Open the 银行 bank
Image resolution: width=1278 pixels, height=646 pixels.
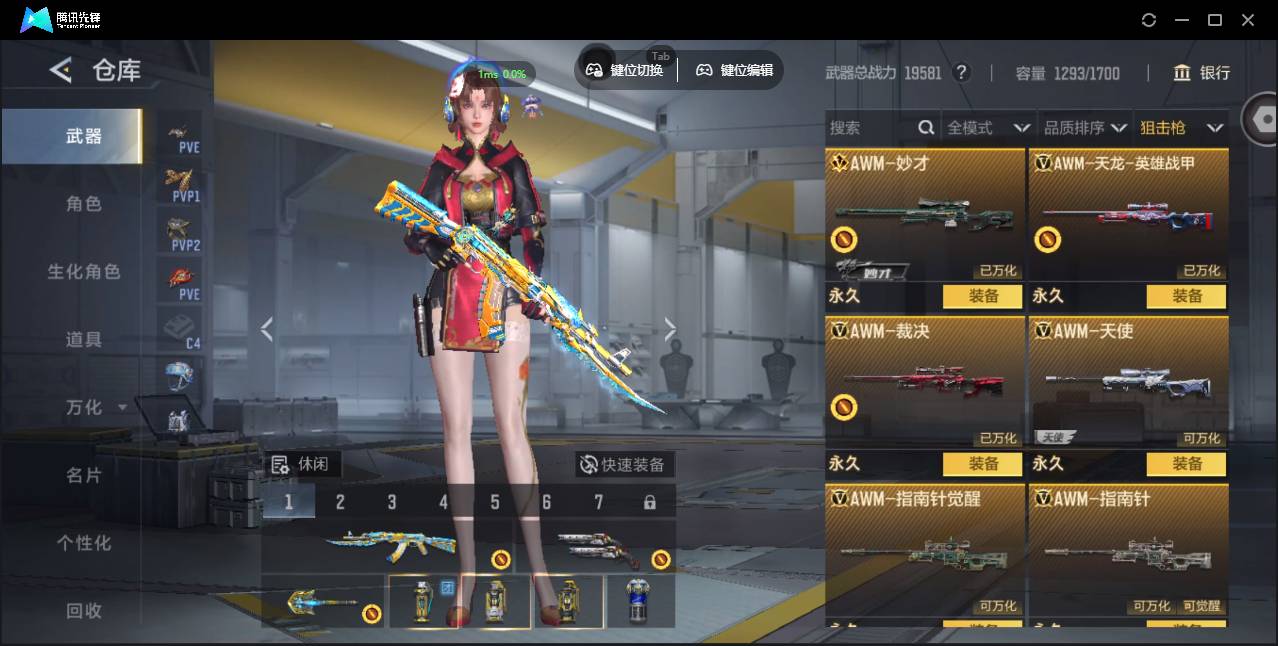pyautogui.click(x=1202, y=73)
